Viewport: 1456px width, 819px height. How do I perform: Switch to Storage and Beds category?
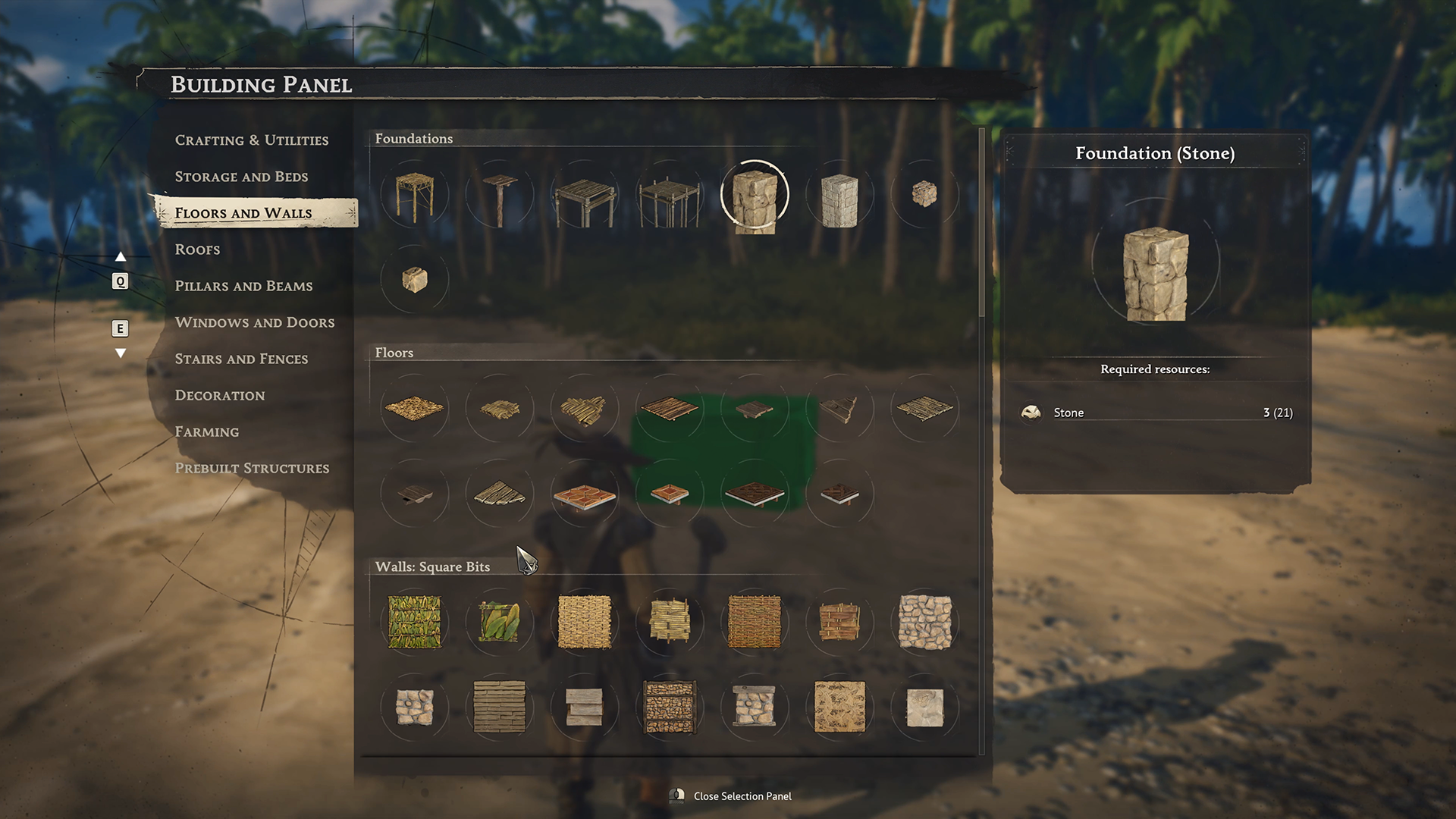point(241,177)
